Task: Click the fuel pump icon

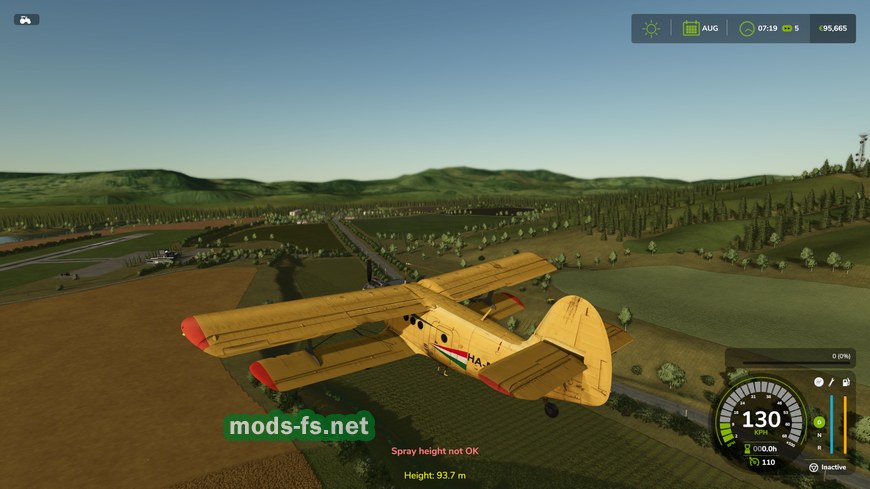Action: (x=845, y=382)
